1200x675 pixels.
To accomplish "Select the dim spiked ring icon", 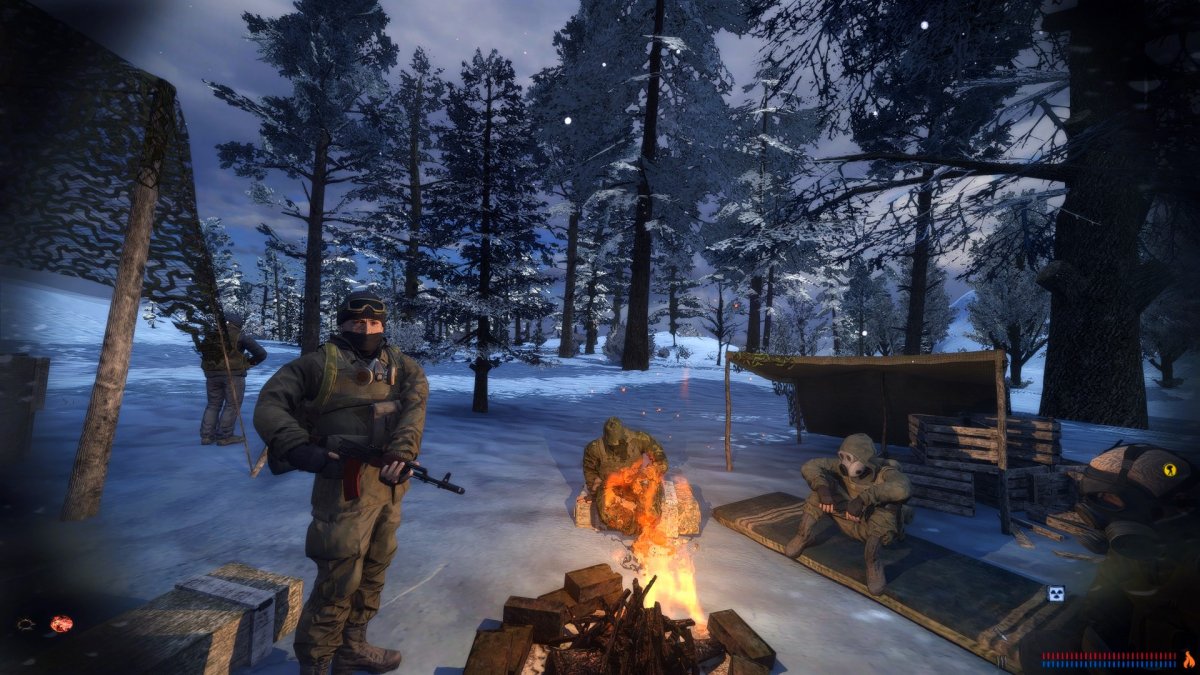I will coord(26,624).
